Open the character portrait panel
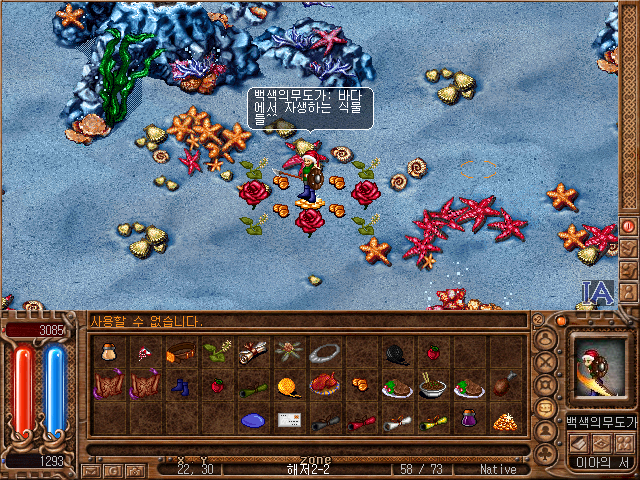This screenshot has height=480, width=640. tap(600, 370)
